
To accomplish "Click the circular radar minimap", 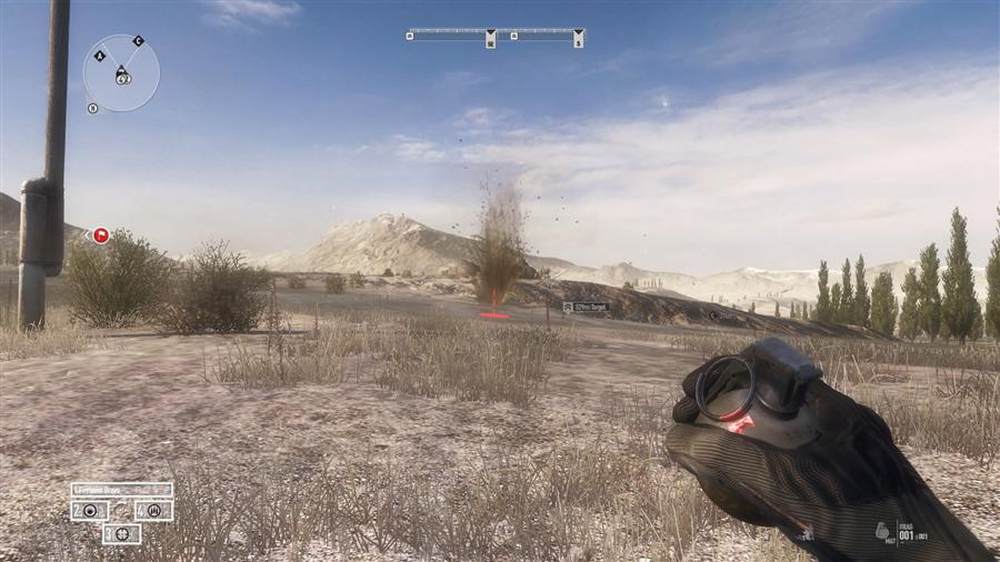I will click(121, 73).
